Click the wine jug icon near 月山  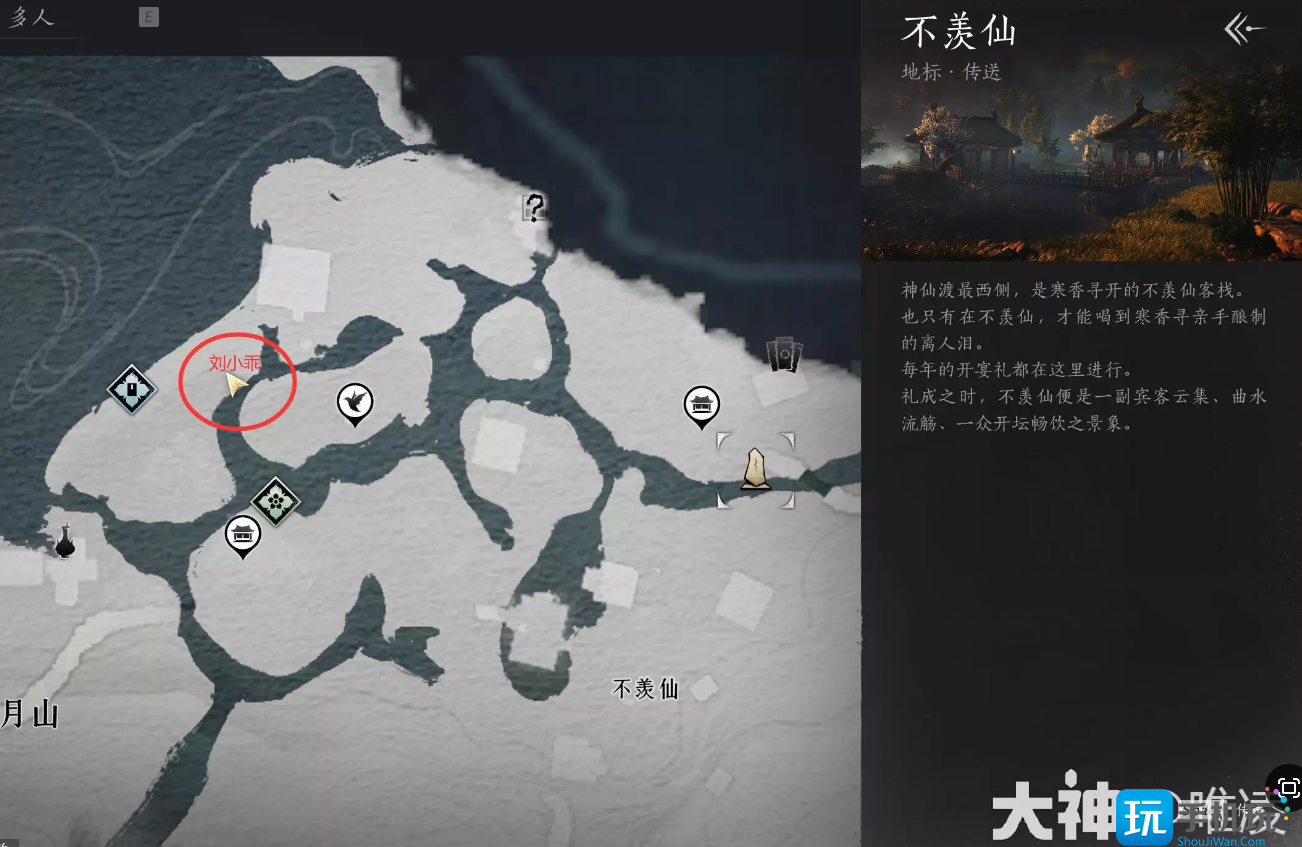click(x=64, y=543)
